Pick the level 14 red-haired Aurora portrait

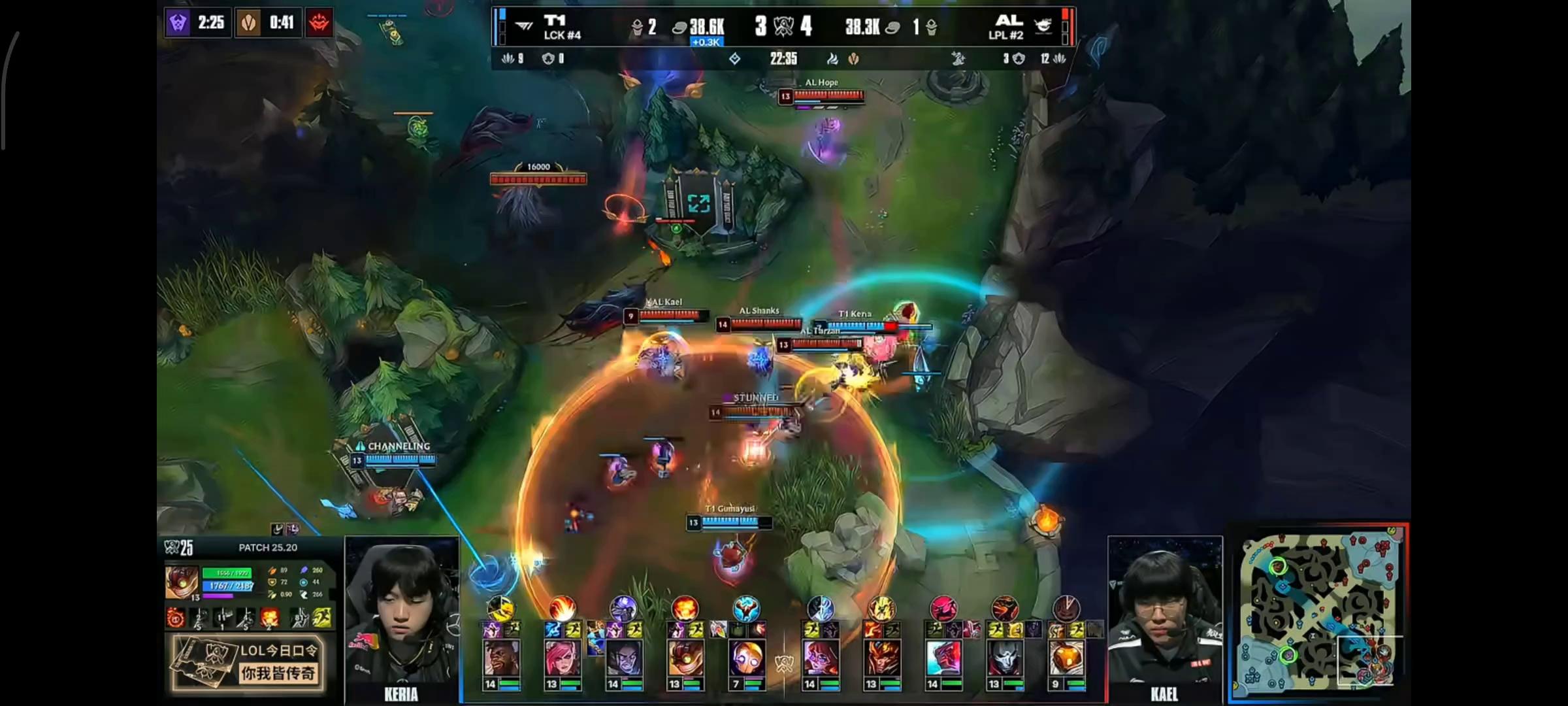point(821,658)
